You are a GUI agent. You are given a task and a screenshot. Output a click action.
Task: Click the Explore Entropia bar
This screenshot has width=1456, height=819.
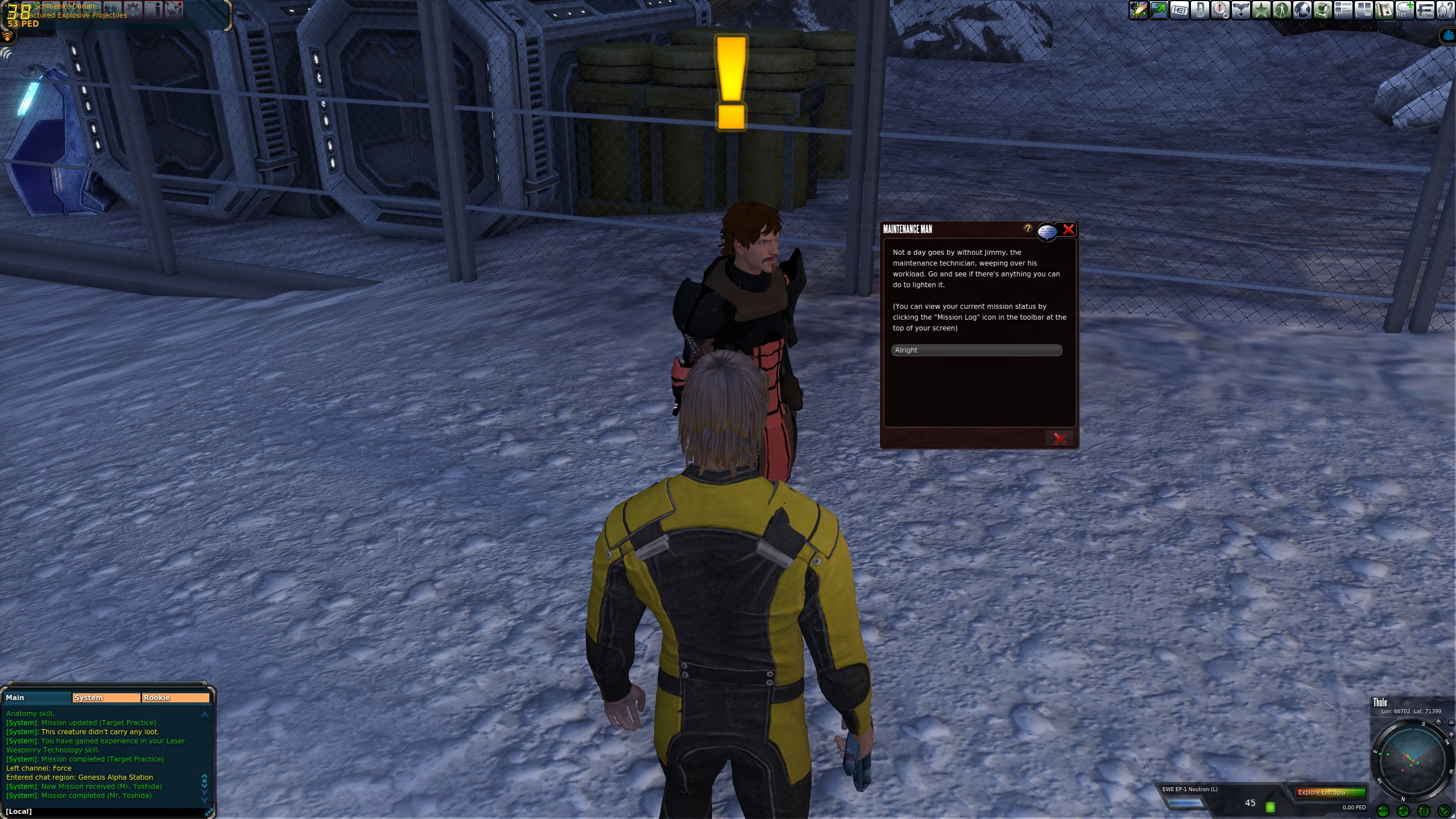(1330, 792)
